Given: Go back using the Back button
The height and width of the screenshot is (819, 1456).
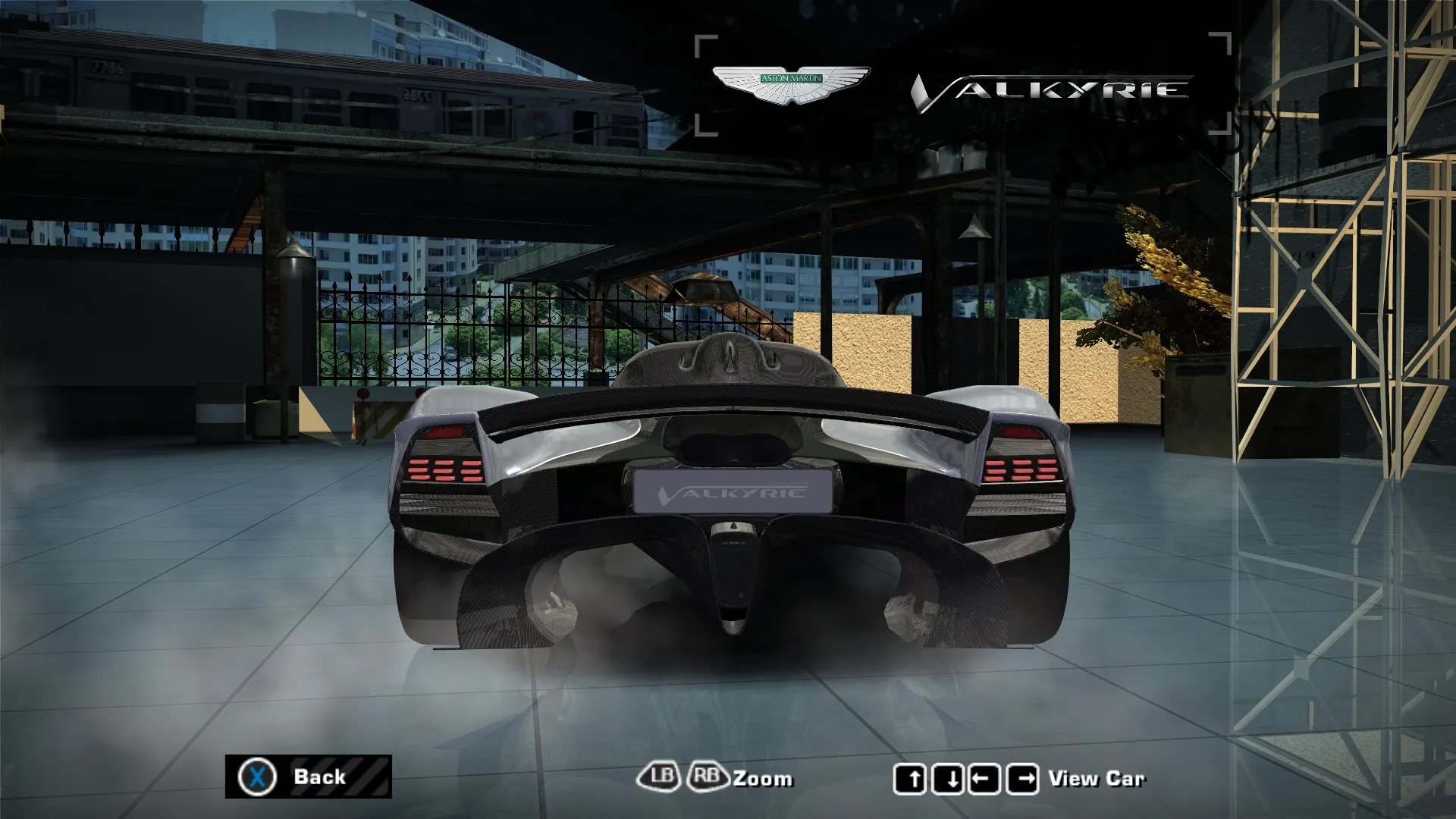Looking at the screenshot, I should coord(308,777).
